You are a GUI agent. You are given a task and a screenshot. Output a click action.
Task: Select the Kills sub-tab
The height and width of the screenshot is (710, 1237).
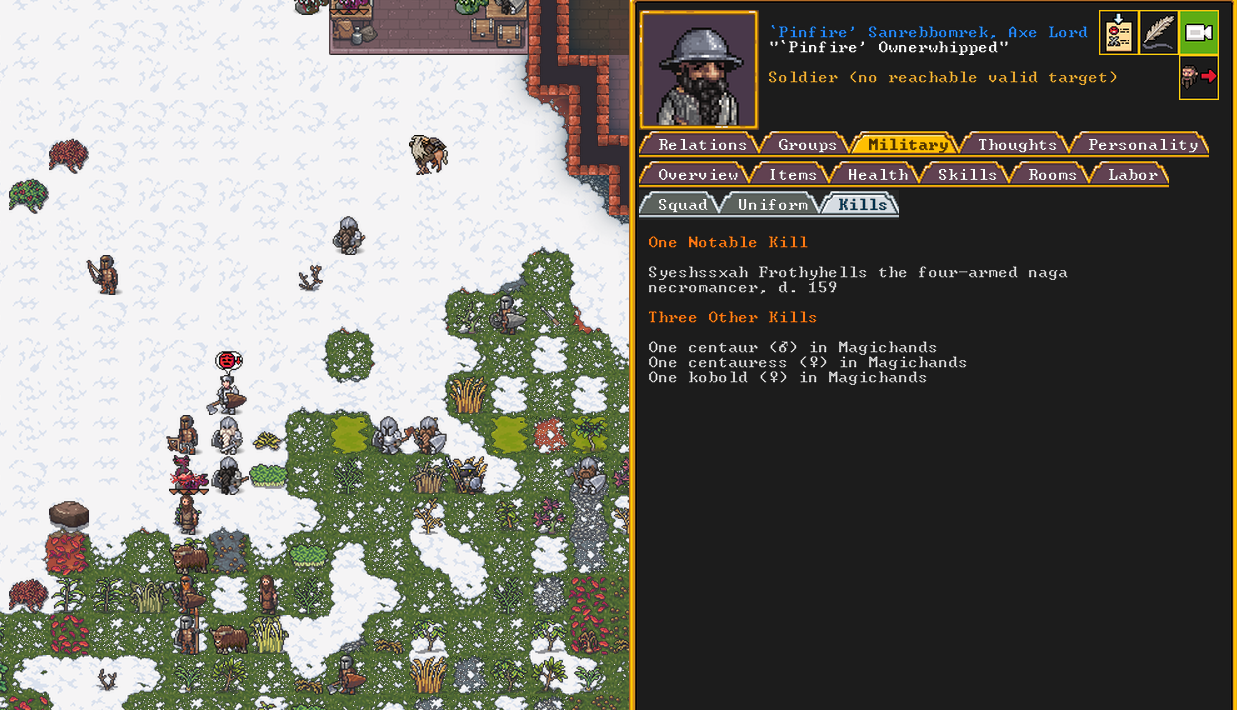[x=862, y=205]
